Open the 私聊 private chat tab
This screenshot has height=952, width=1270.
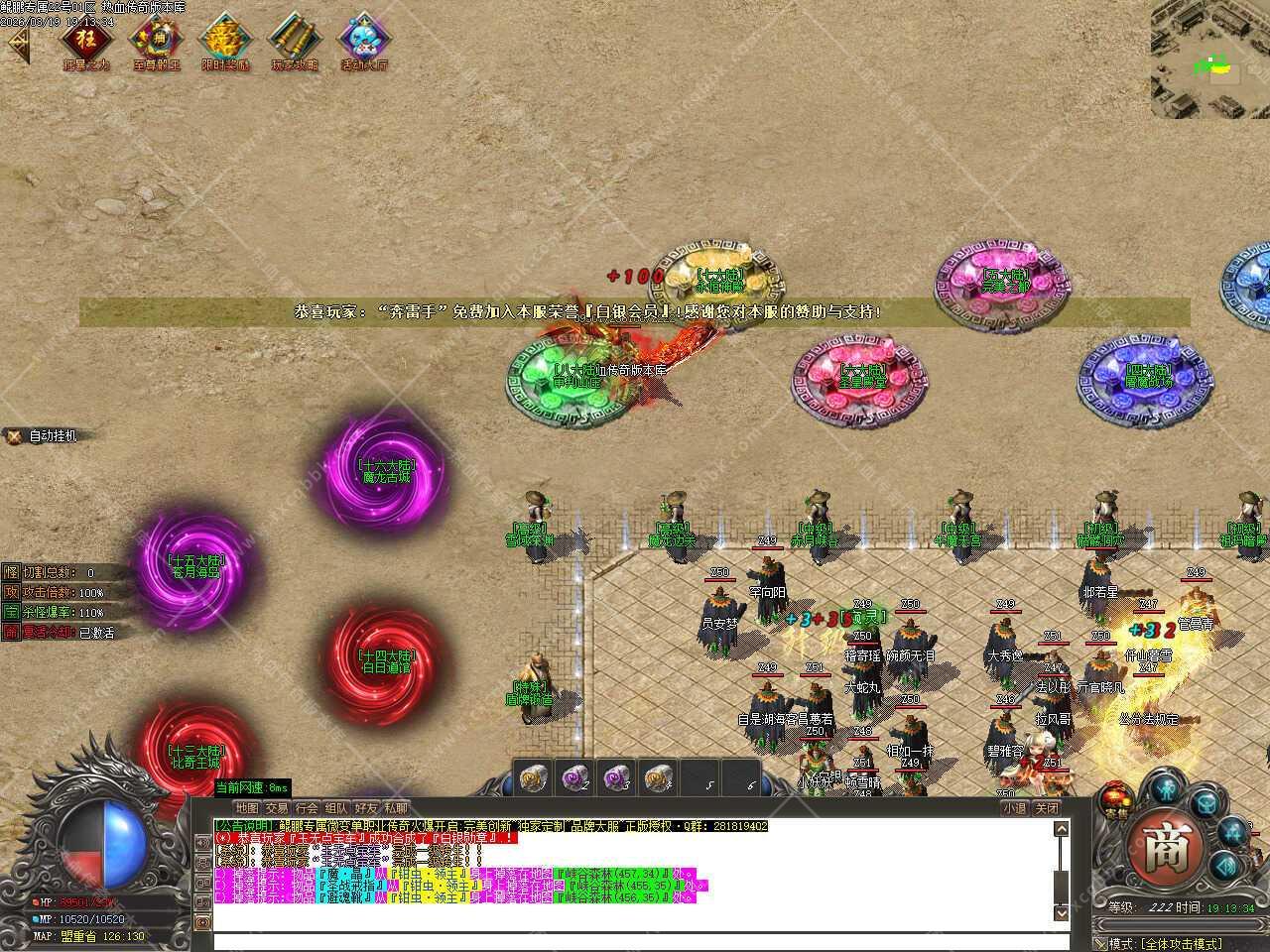click(396, 808)
